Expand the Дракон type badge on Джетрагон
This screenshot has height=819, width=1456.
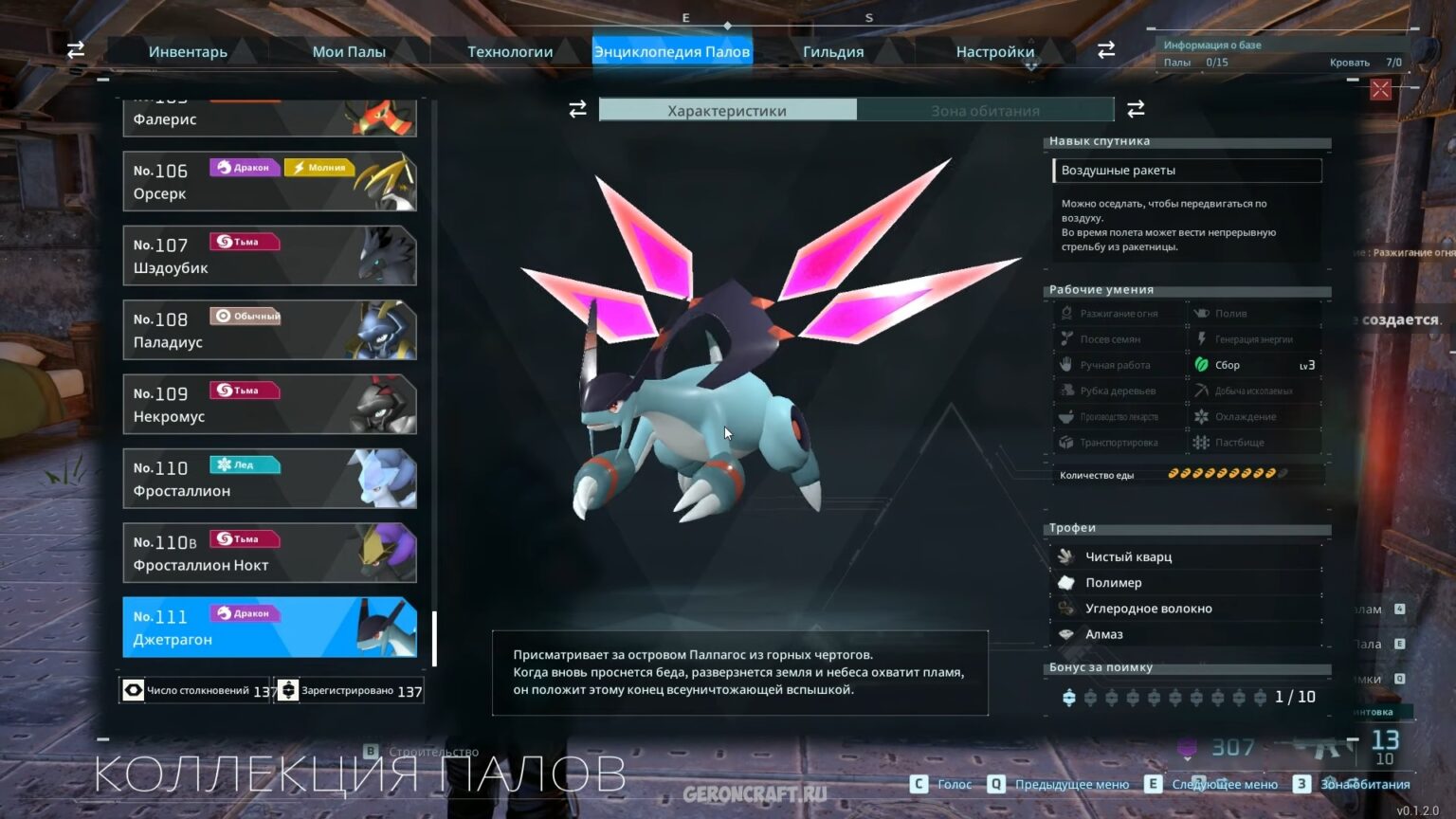(245, 613)
